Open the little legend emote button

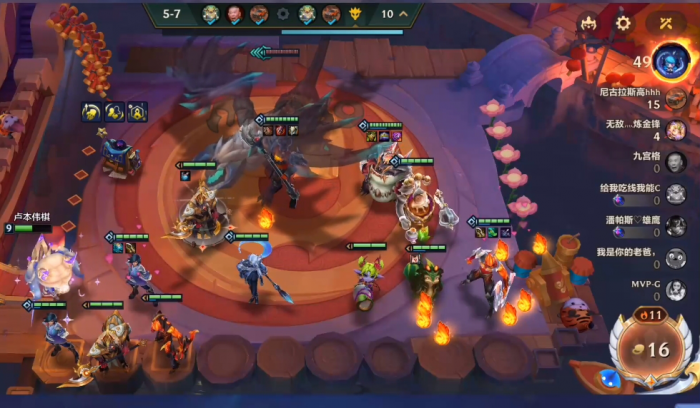pos(589,23)
